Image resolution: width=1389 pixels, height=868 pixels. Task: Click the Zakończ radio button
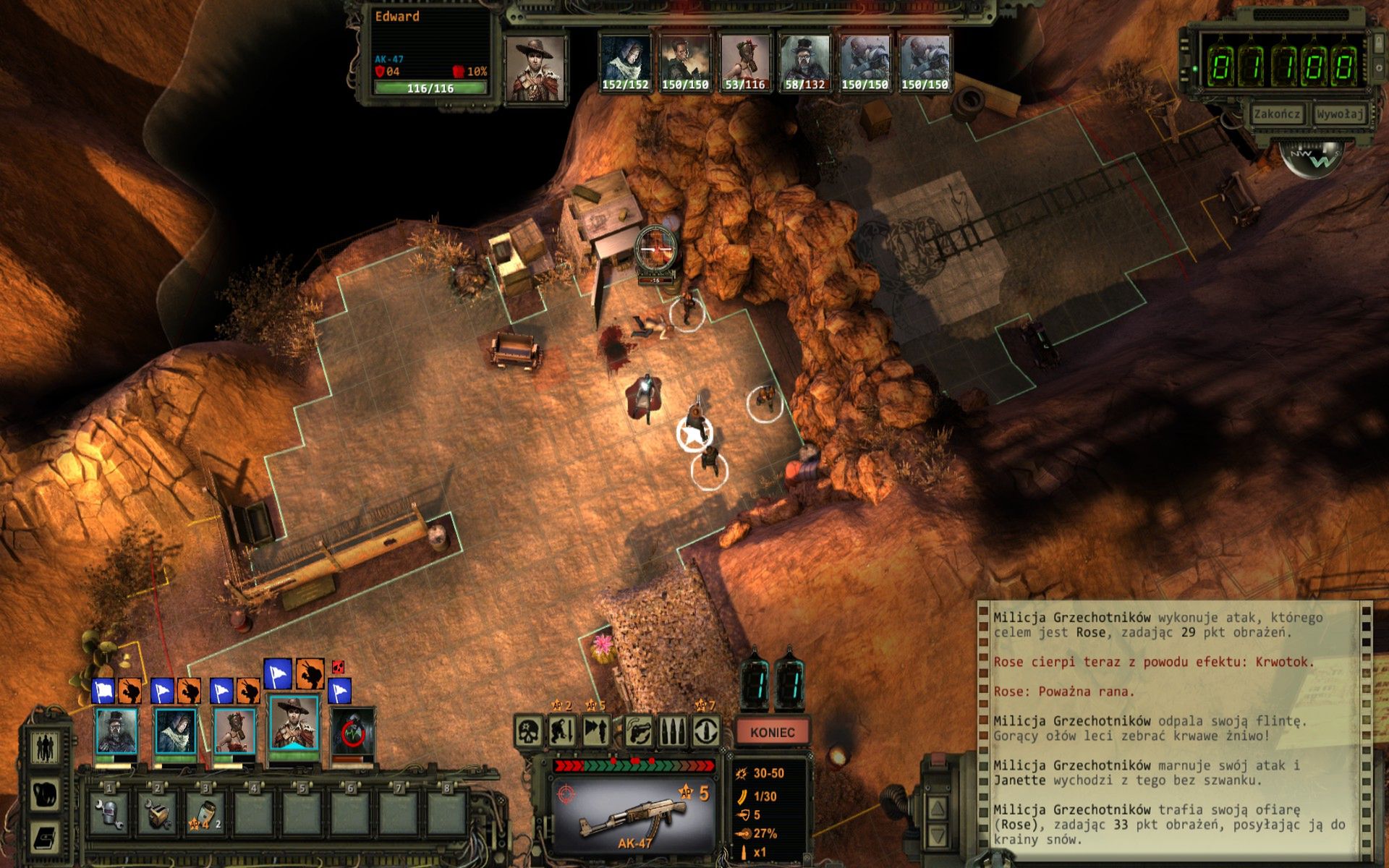(1277, 114)
